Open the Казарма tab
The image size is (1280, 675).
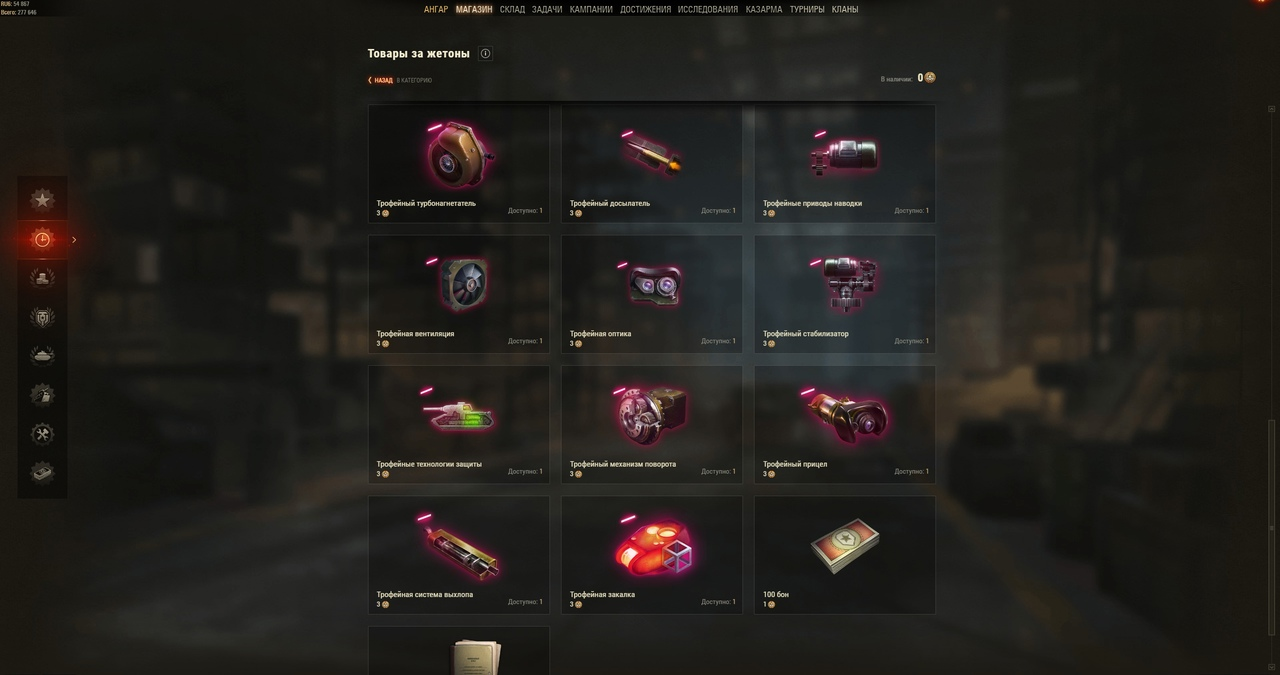pyautogui.click(x=764, y=10)
